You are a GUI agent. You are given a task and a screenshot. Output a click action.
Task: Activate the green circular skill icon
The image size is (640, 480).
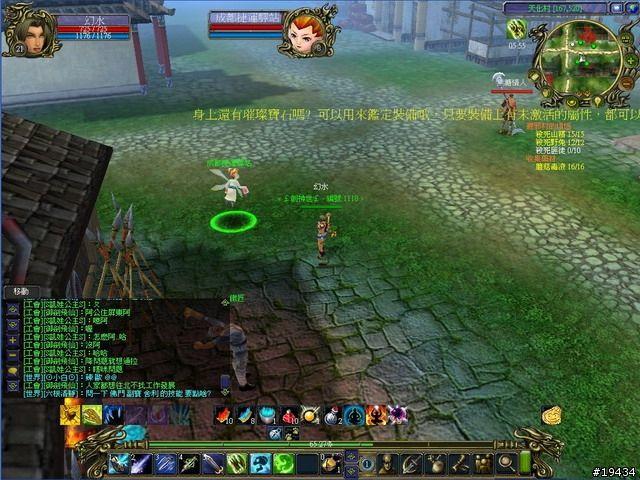(x=283, y=463)
